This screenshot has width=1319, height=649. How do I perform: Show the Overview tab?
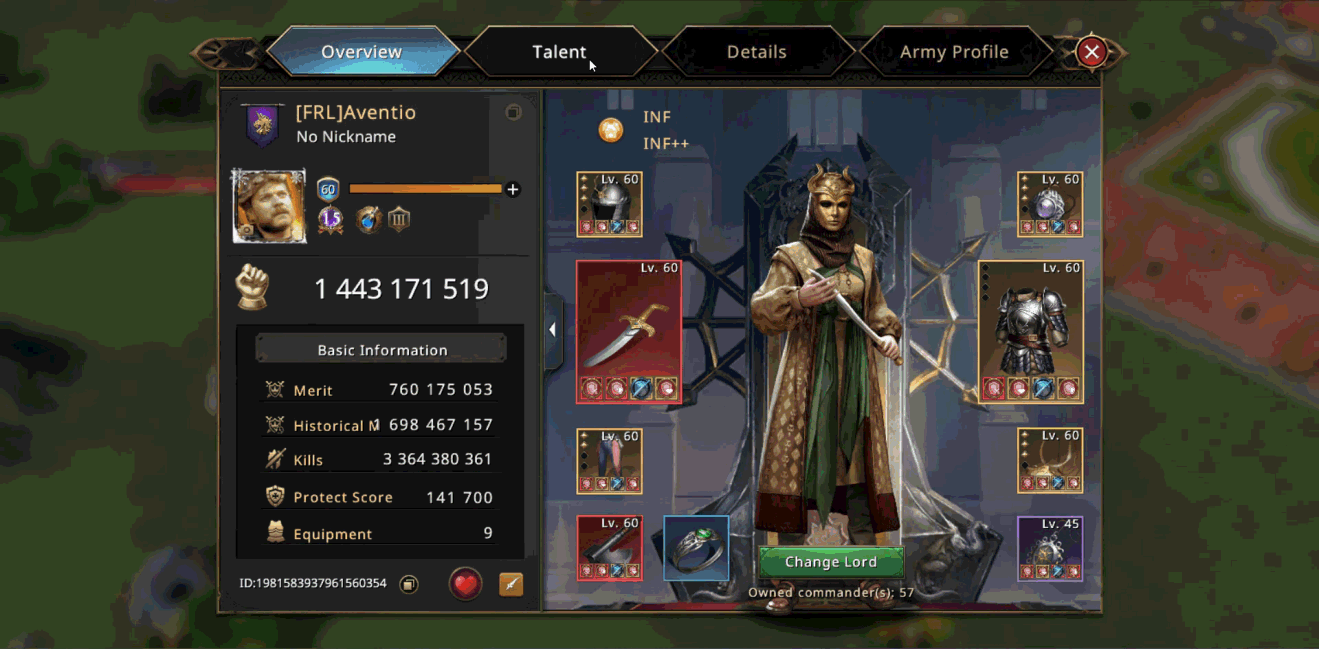pos(362,52)
